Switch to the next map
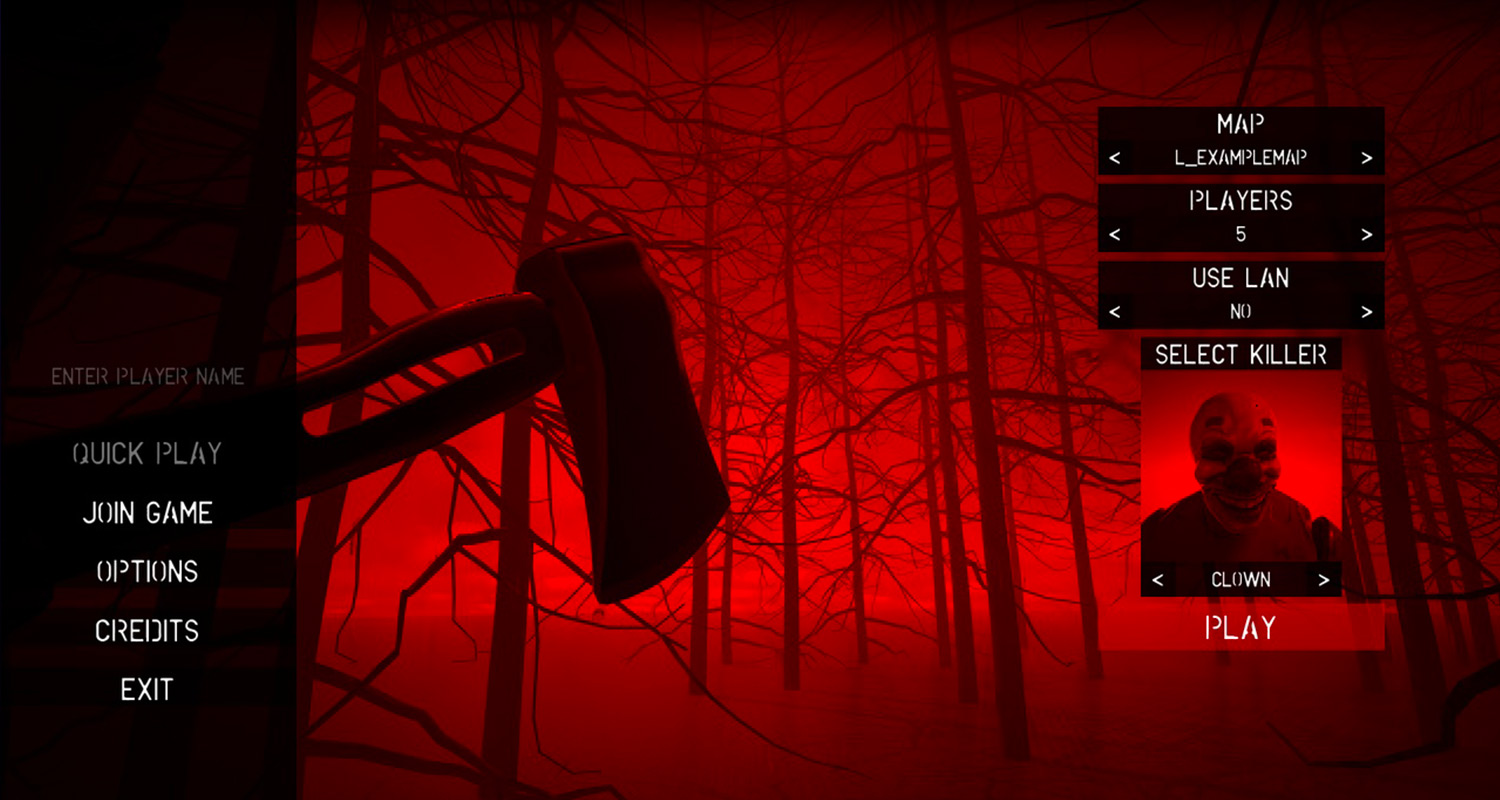The height and width of the screenshot is (800, 1500). (1367, 158)
